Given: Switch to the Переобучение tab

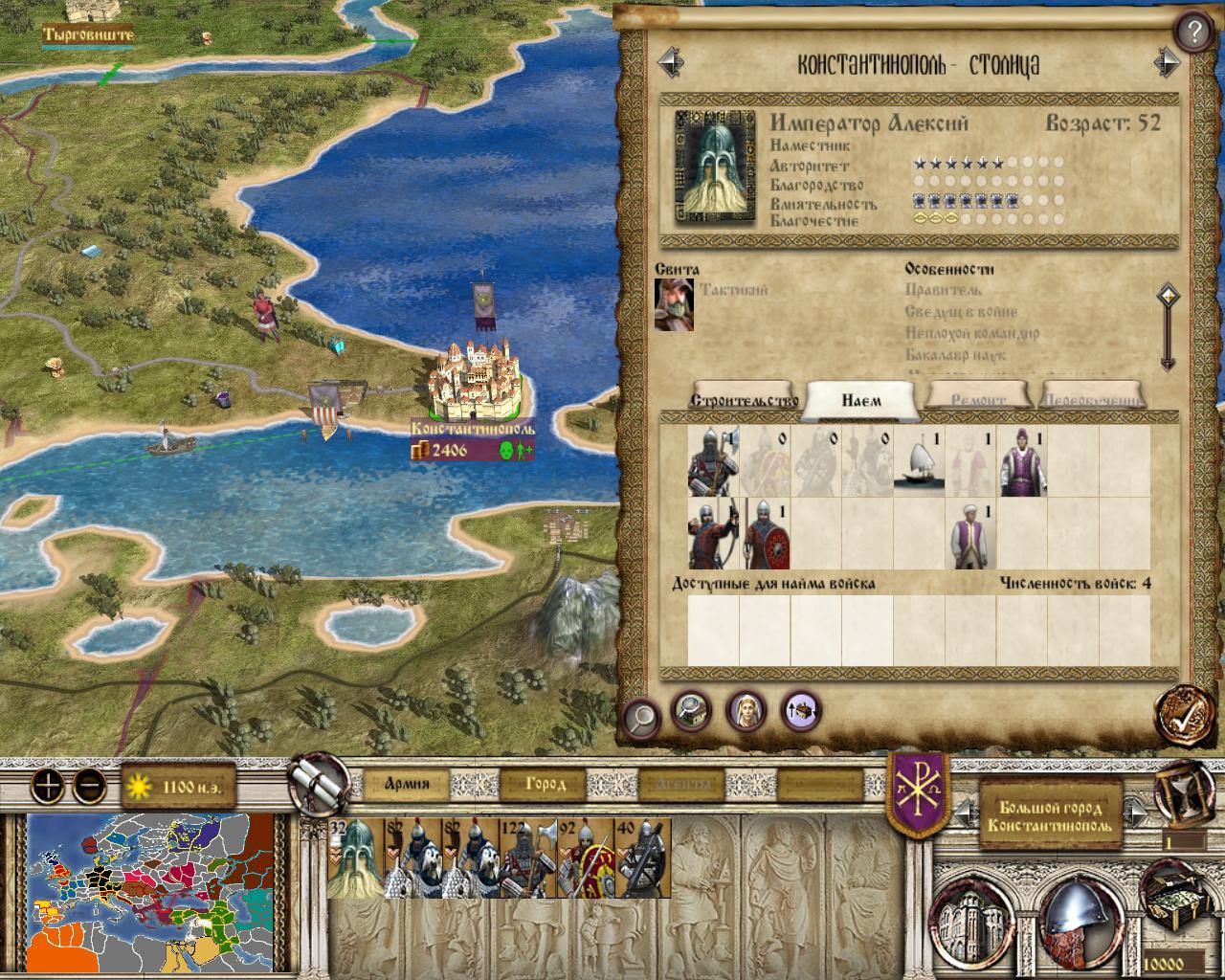Looking at the screenshot, I should point(1092,399).
